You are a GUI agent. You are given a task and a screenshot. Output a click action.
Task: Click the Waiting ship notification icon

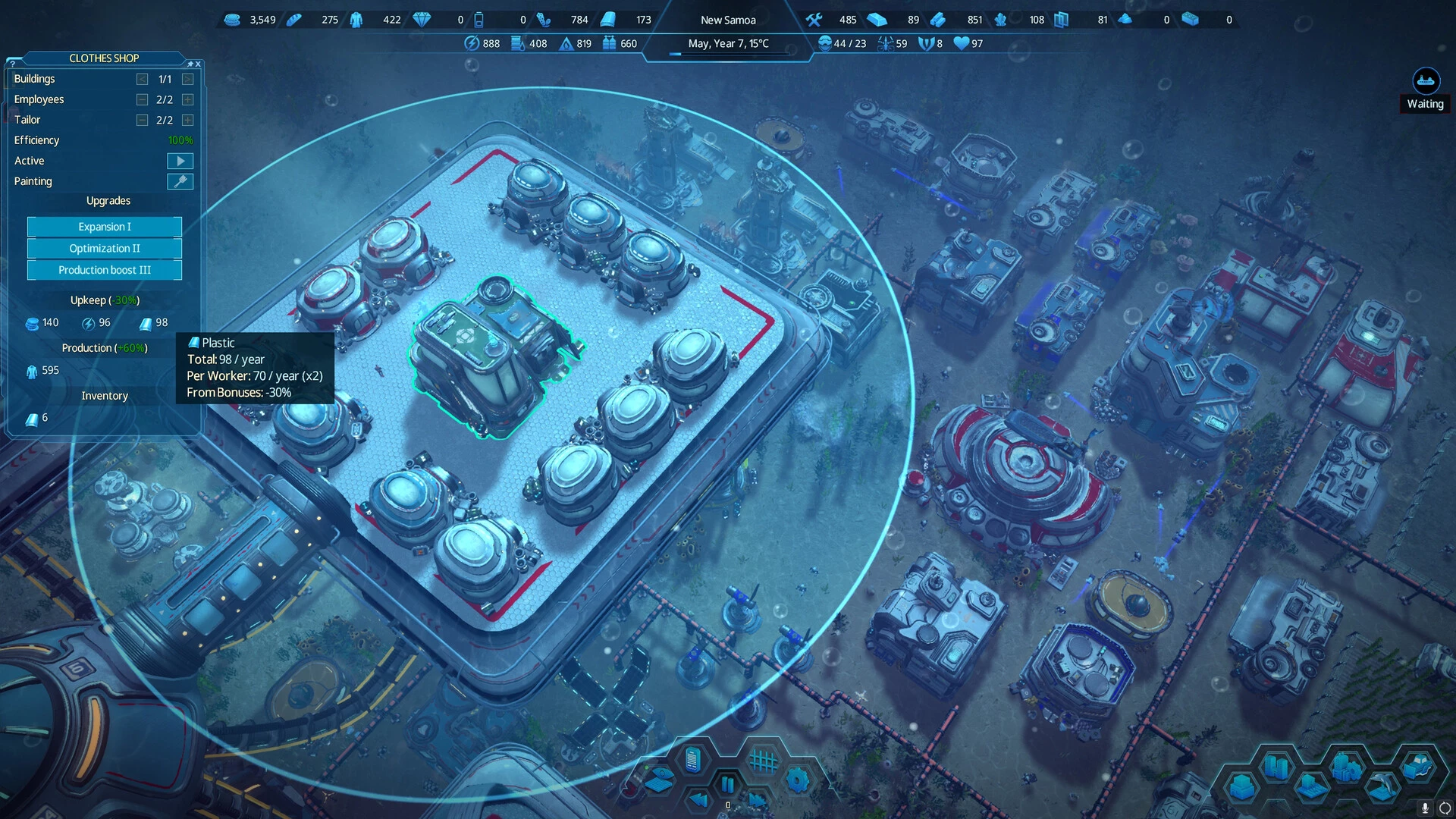[x=1426, y=81]
